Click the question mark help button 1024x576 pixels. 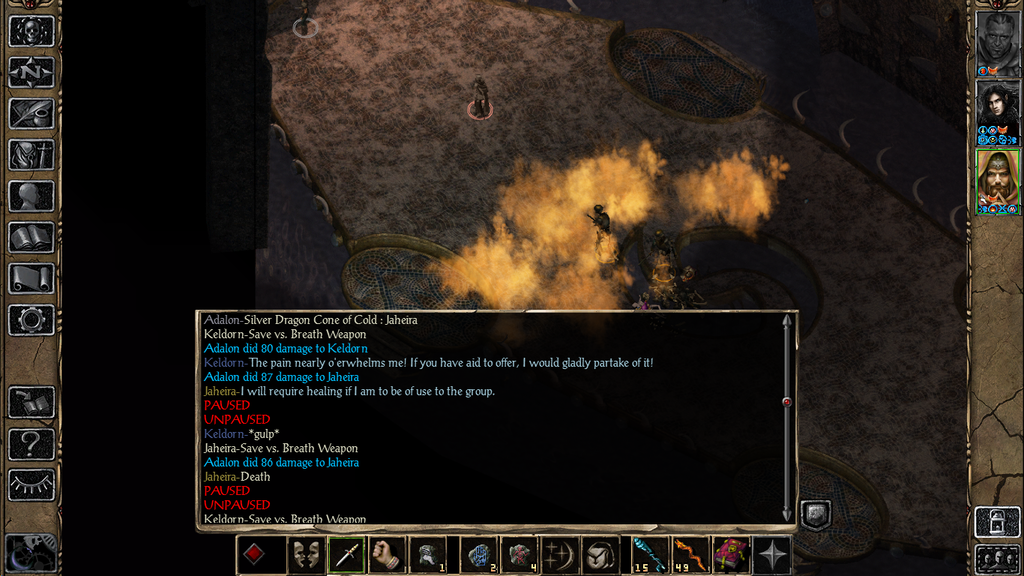point(31,443)
